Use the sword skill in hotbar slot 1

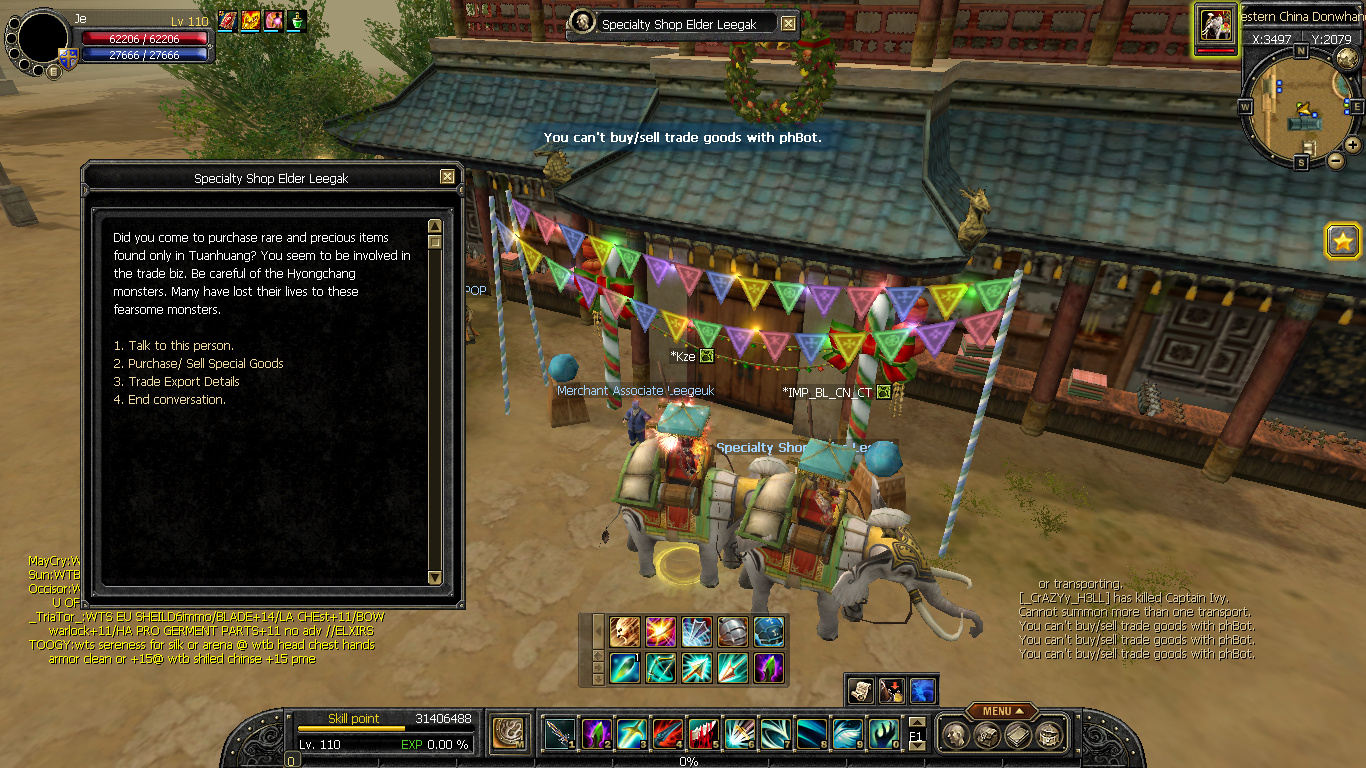[558, 735]
